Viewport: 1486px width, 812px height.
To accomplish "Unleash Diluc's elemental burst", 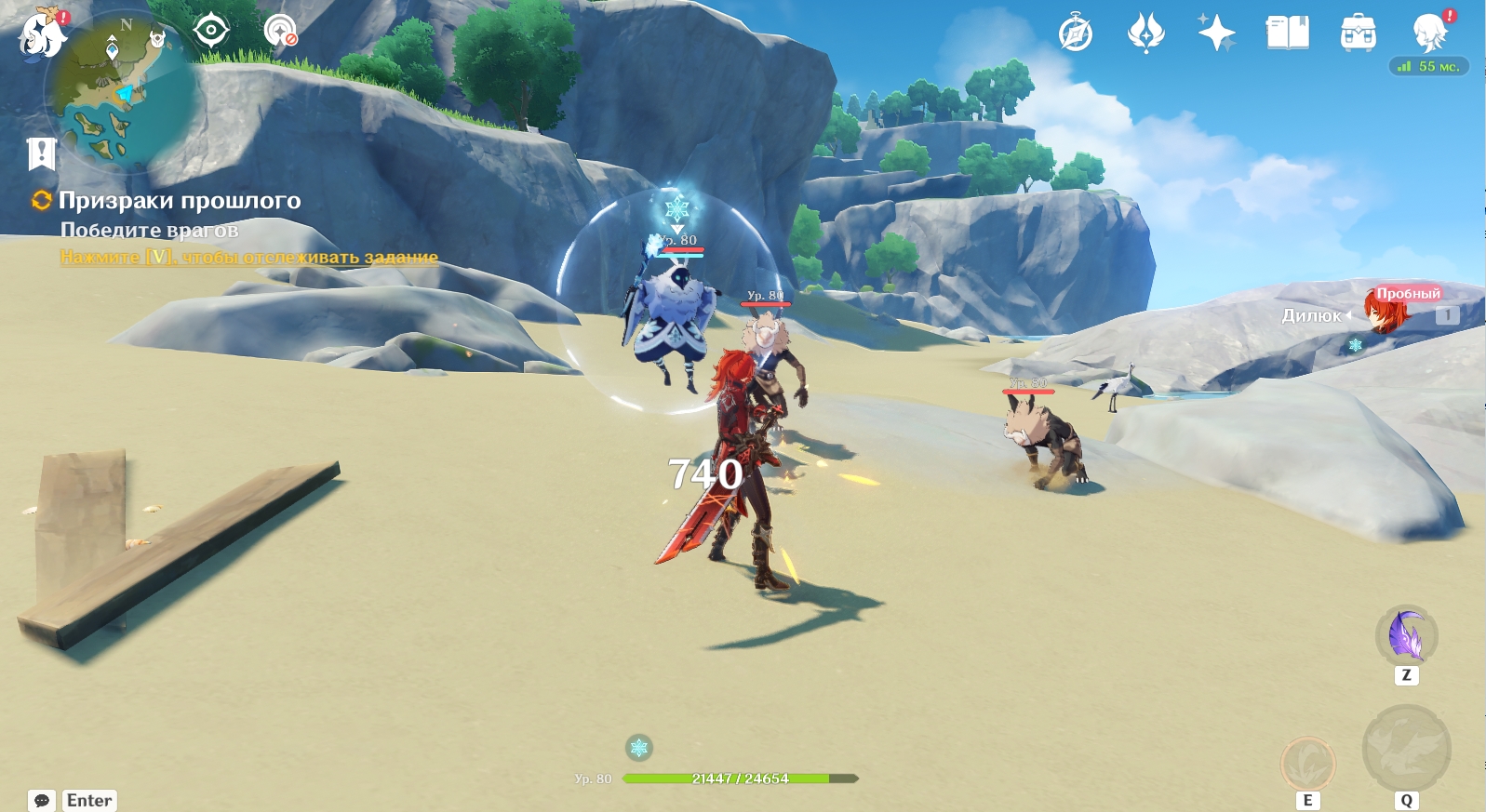I will point(1406,749).
